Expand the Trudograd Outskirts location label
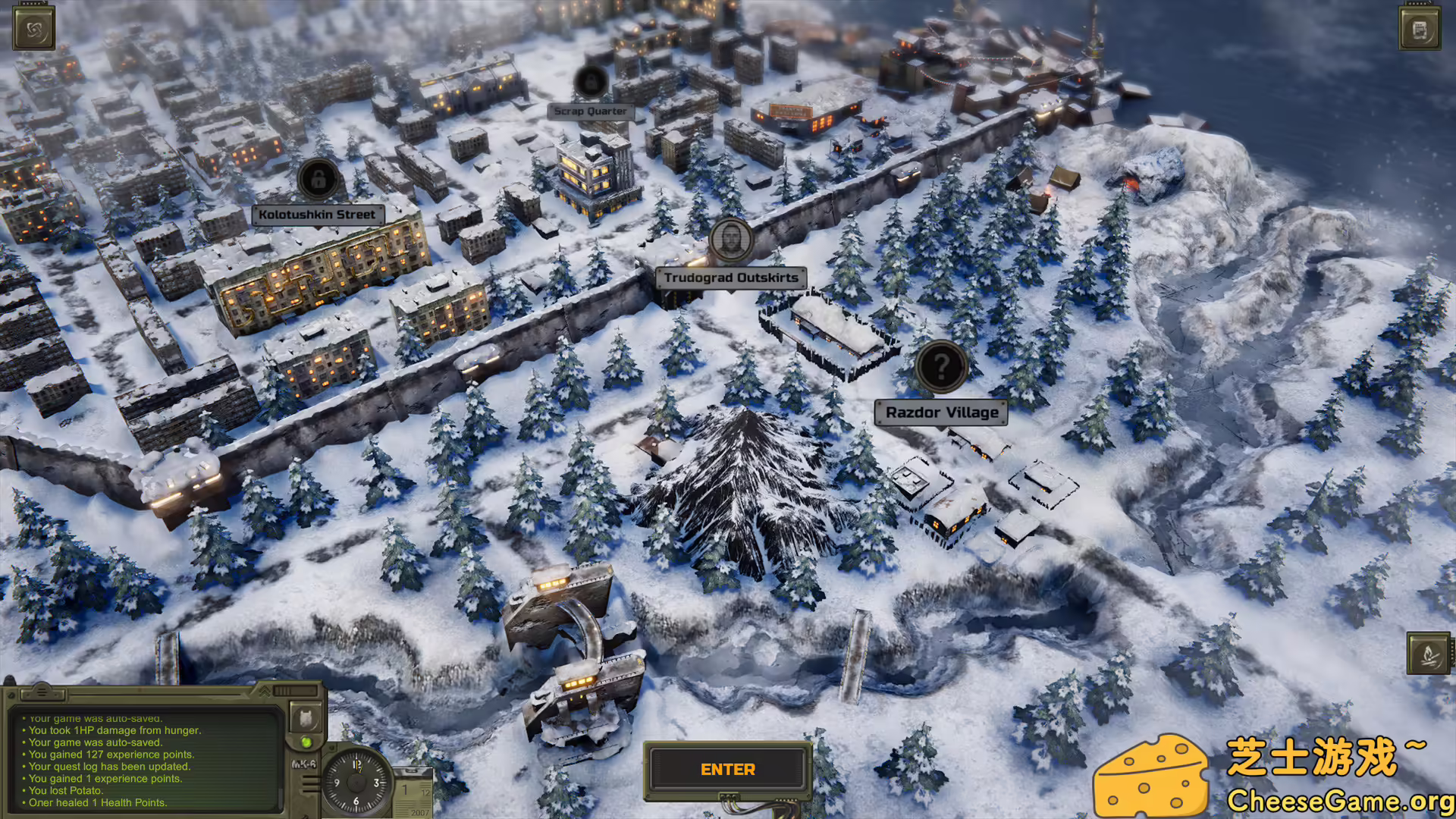This screenshot has height=819, width=1456. [x=730, y=278]
